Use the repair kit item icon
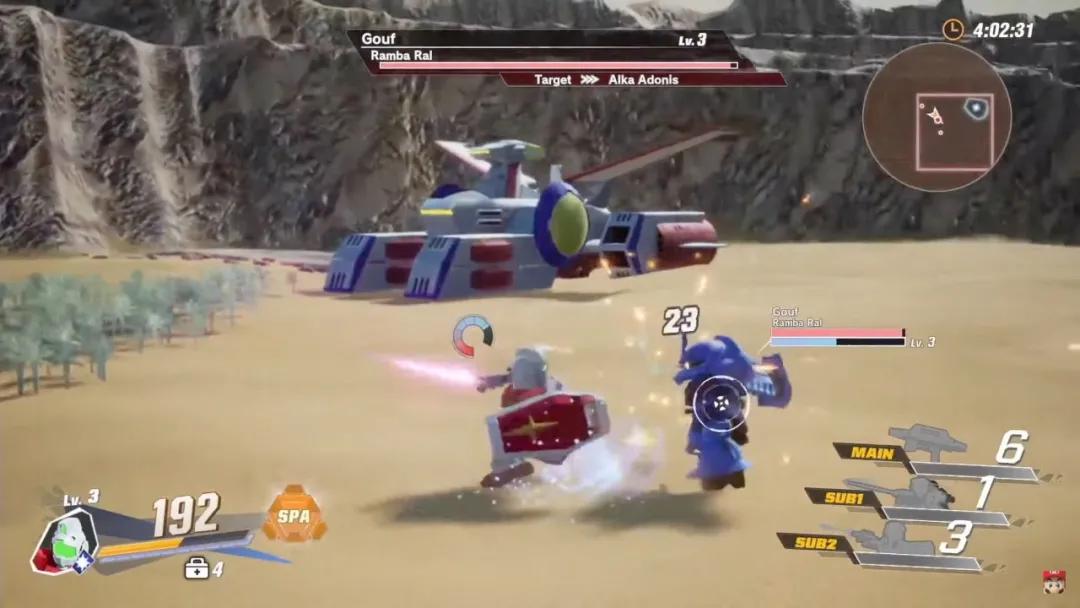 196,568
